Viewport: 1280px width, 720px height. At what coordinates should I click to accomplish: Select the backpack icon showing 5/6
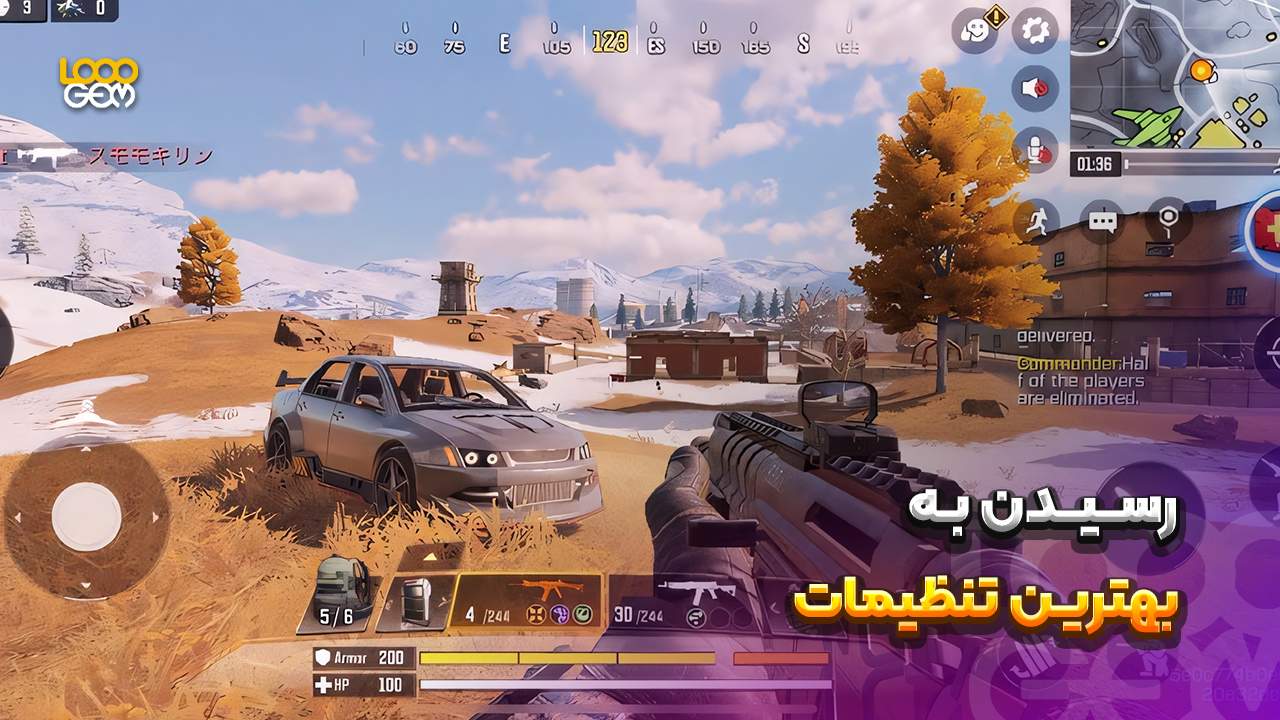(x=342, y=588)
